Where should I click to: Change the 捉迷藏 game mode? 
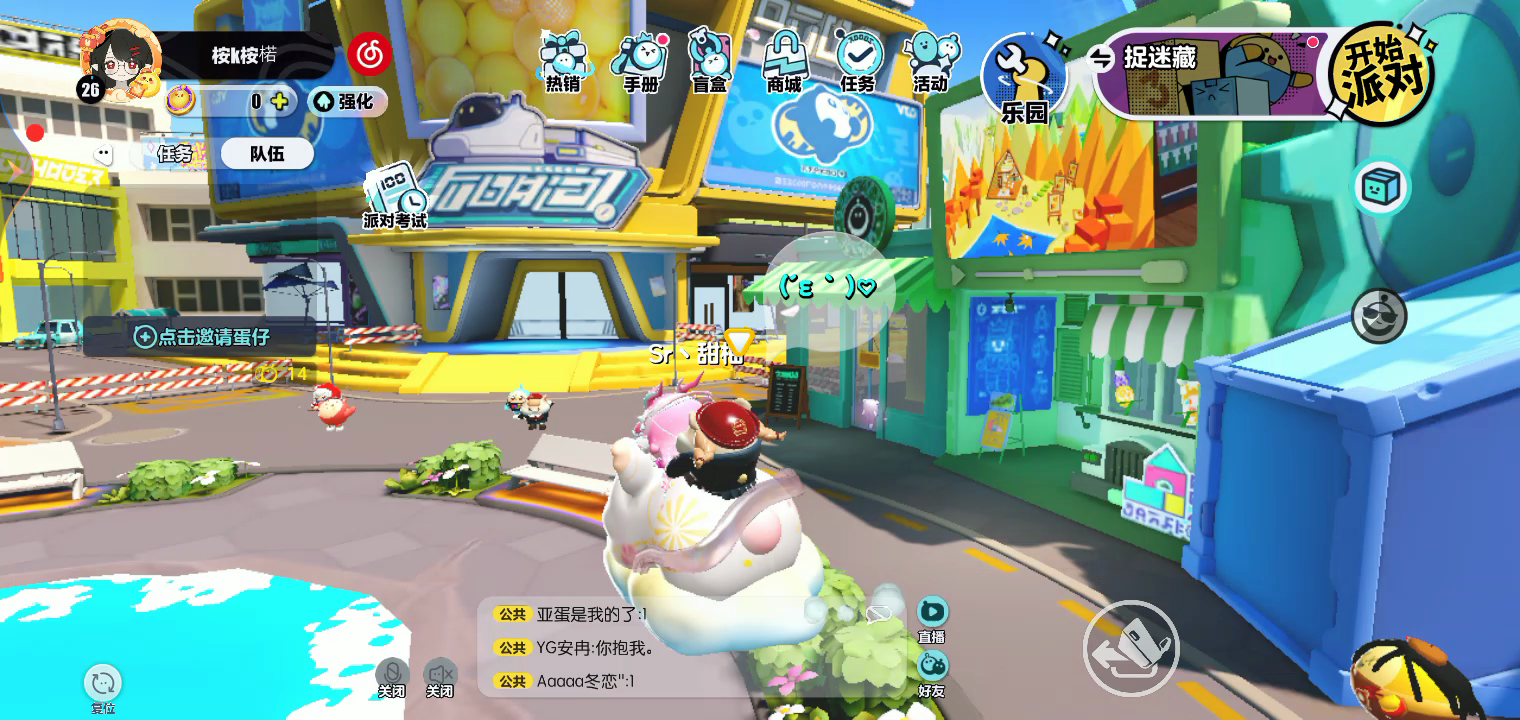pos(1102,58)
